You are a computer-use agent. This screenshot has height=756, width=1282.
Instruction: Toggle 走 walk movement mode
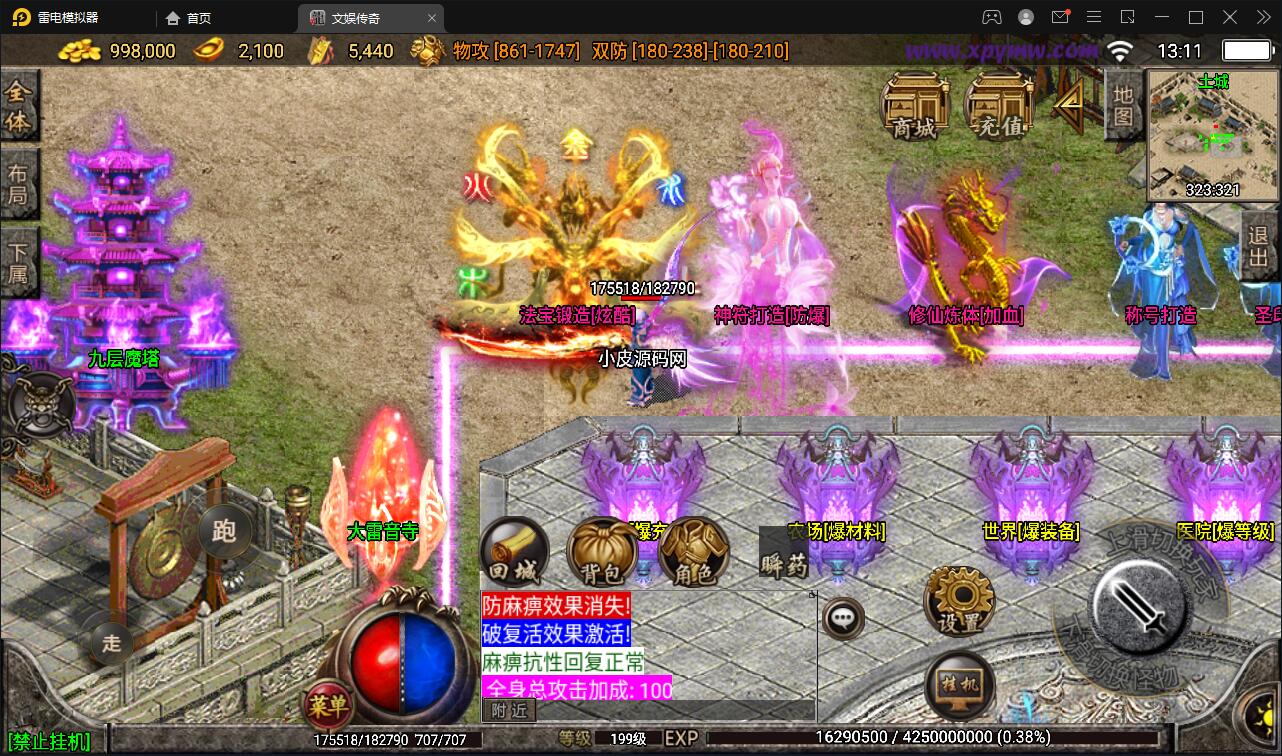(110, 645)
